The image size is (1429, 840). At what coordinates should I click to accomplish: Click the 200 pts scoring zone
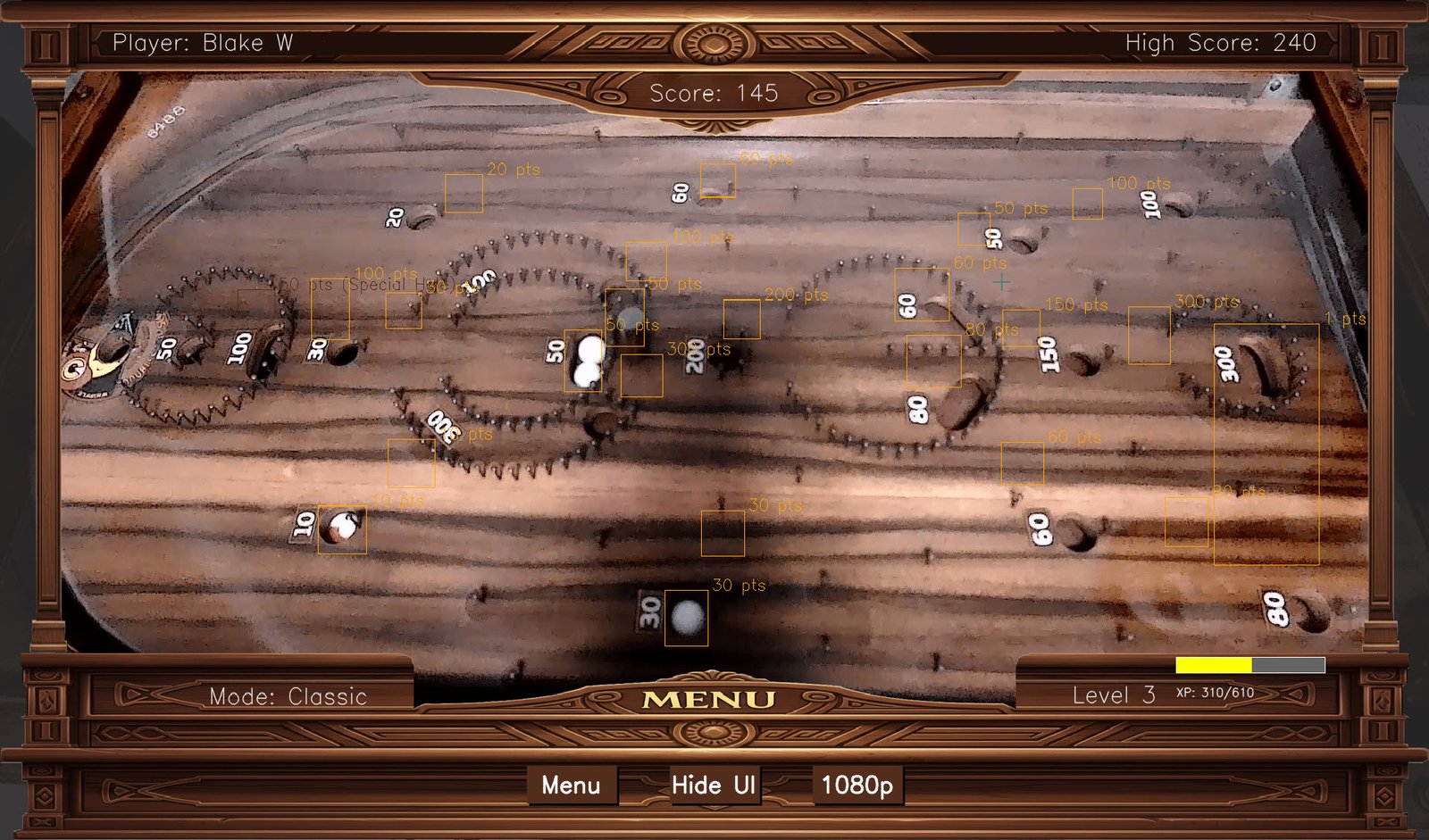741,319
